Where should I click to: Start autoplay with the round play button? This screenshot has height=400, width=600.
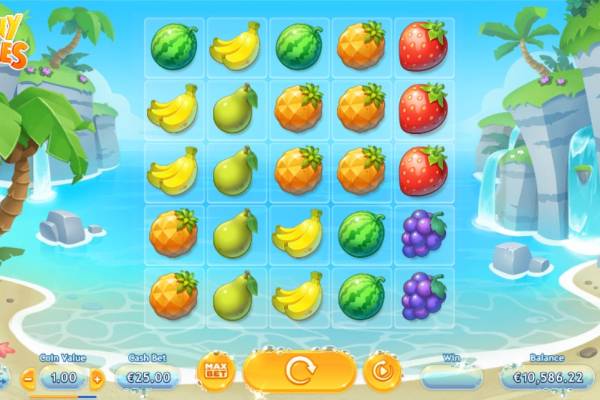tap(381, 371)
